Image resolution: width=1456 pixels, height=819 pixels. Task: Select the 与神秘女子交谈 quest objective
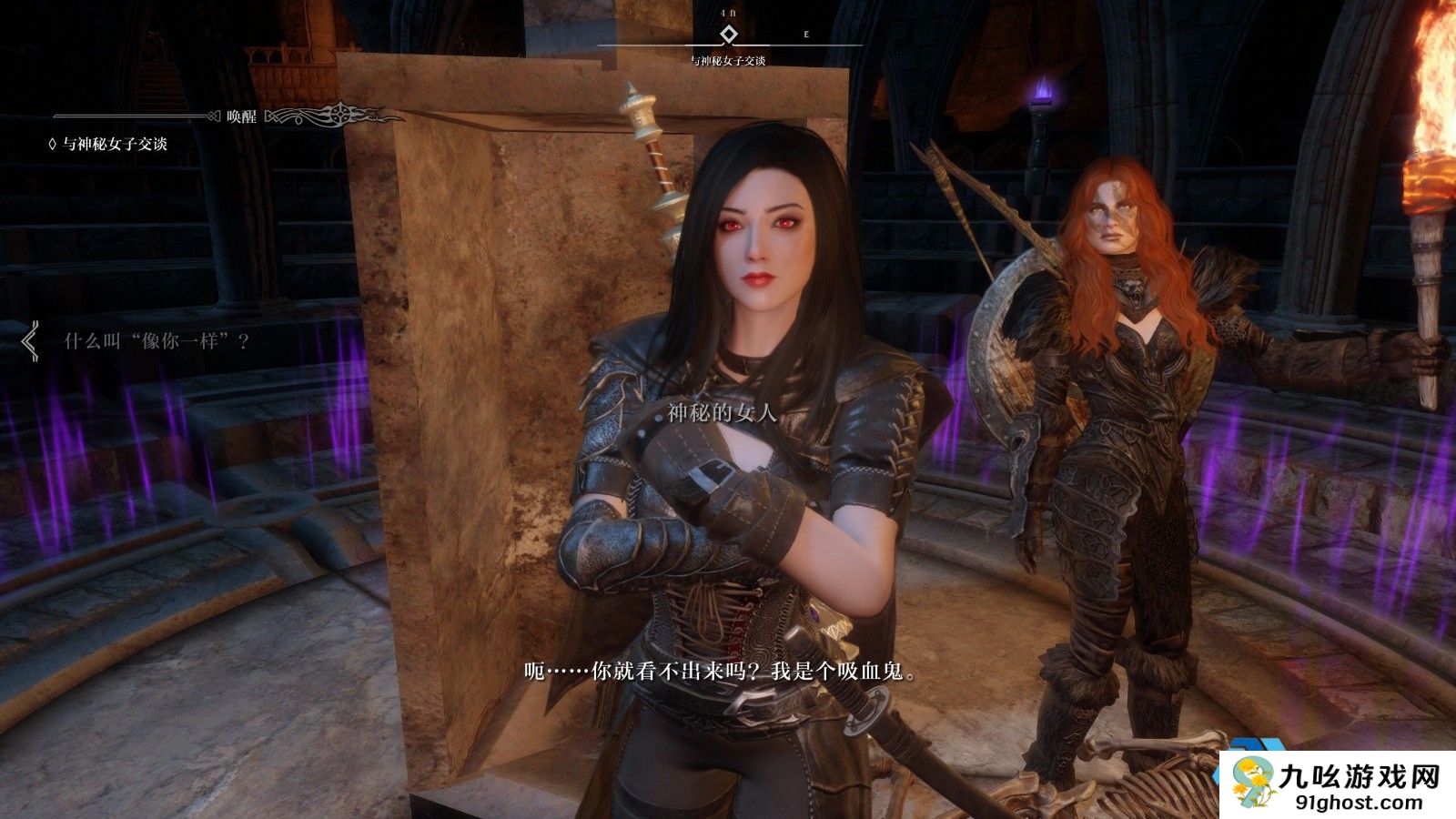tap(115, 144)
